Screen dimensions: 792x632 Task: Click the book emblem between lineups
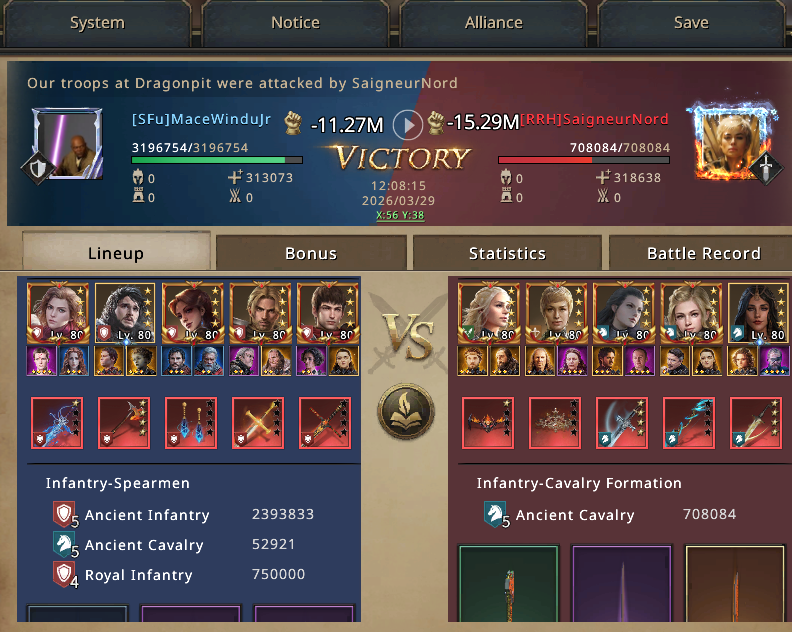tap(404, 411)
